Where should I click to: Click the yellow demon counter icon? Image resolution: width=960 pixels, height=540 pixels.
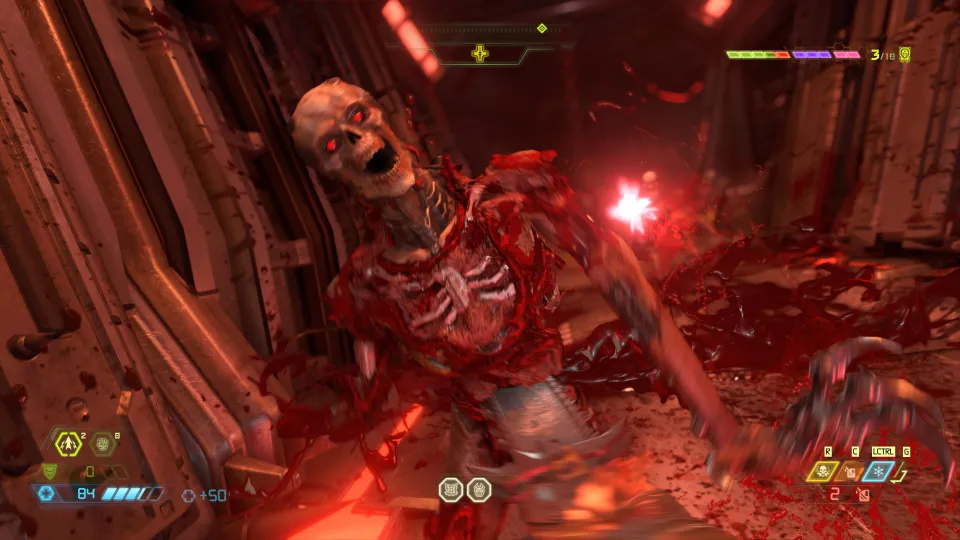point(905,54)
